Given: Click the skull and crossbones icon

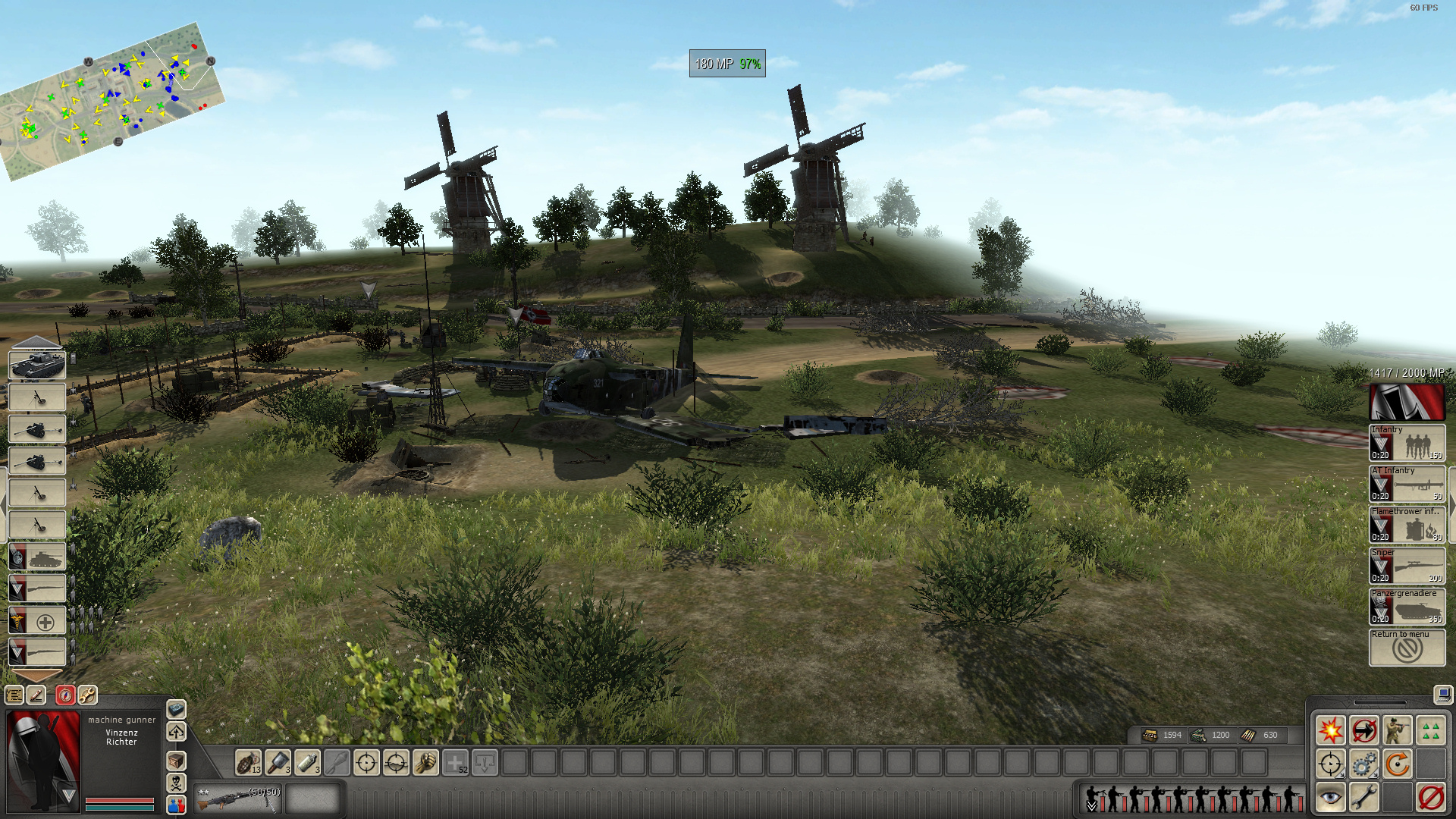Looking at the screenshot, I should pyautogui.click(x=176, y=783).
